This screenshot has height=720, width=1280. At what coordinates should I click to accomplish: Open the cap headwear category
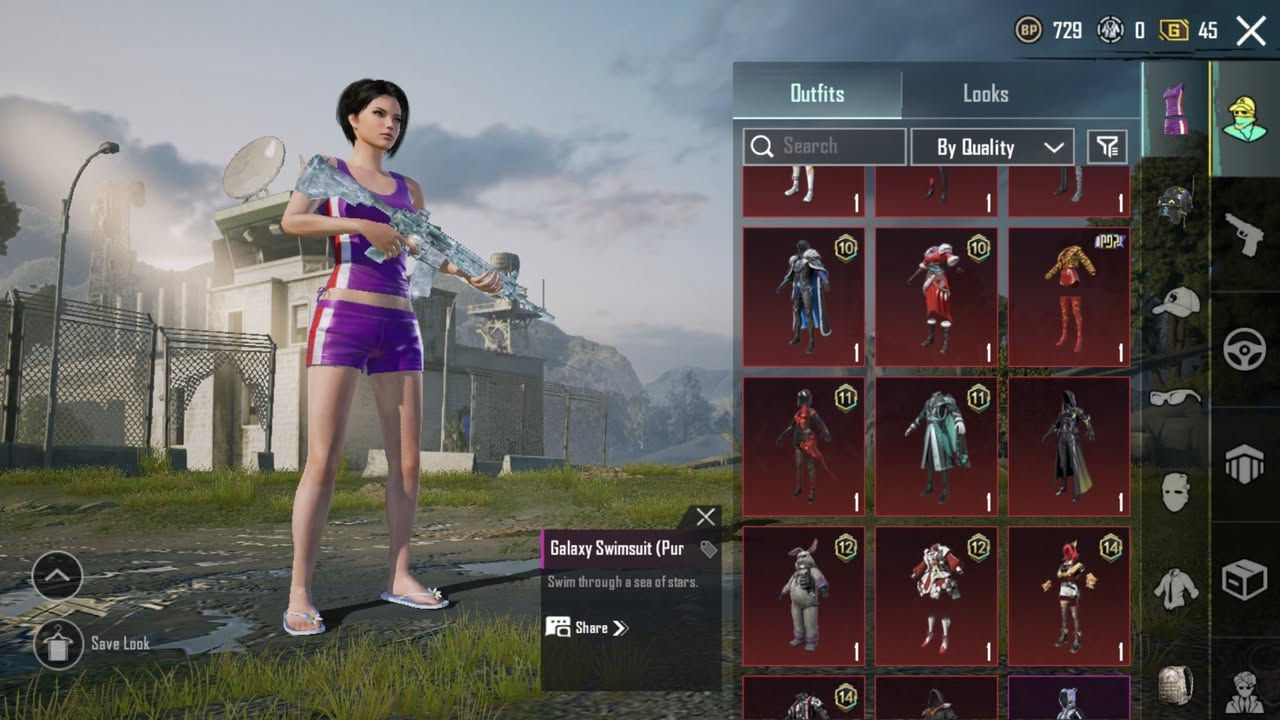pos(1175,302)
